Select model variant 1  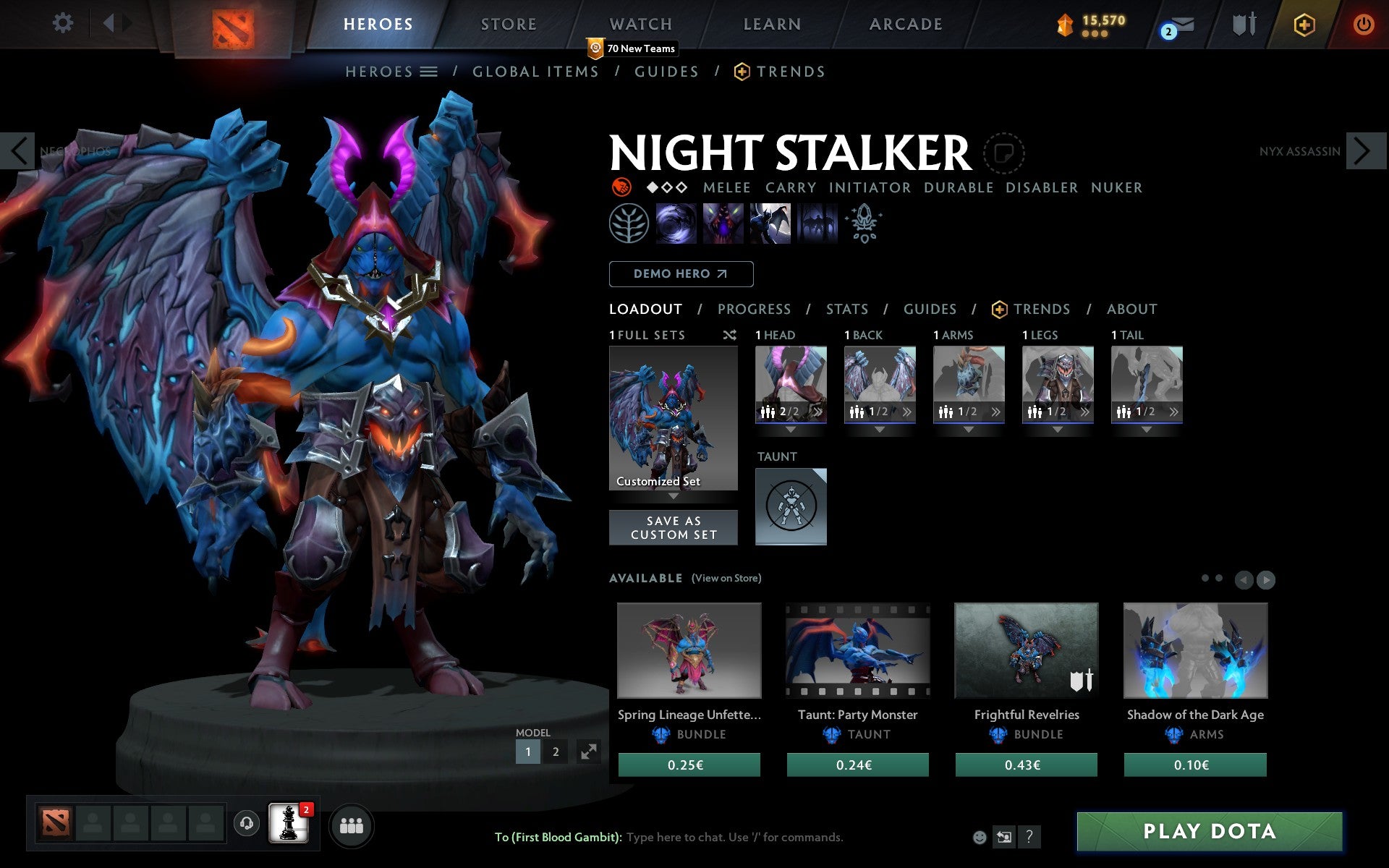(x=527, y=752)
